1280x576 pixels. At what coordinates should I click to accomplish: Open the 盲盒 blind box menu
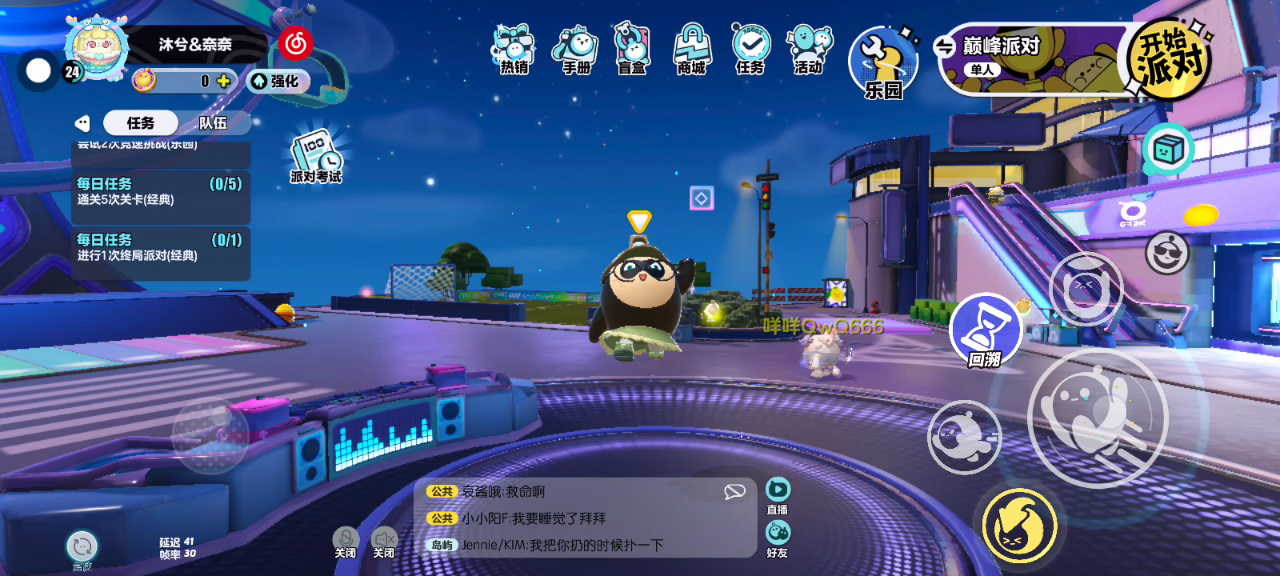[632, 49]
